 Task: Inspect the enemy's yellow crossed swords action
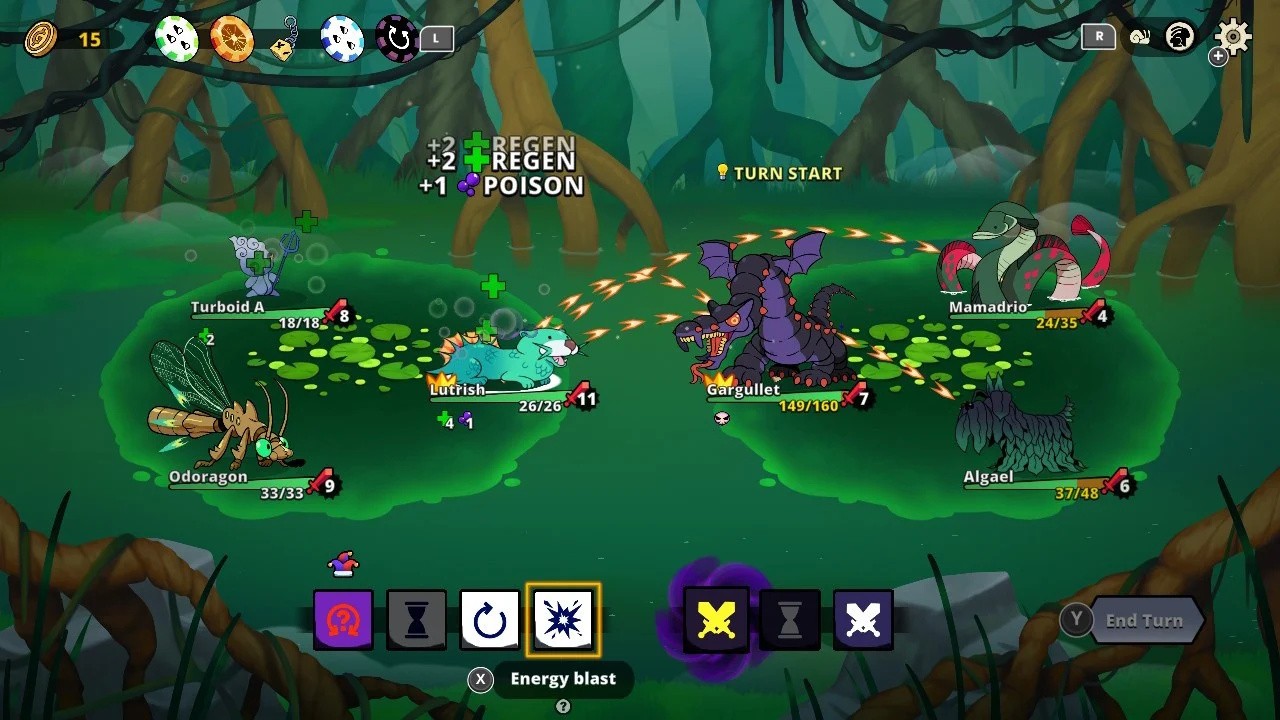(716, 620)
